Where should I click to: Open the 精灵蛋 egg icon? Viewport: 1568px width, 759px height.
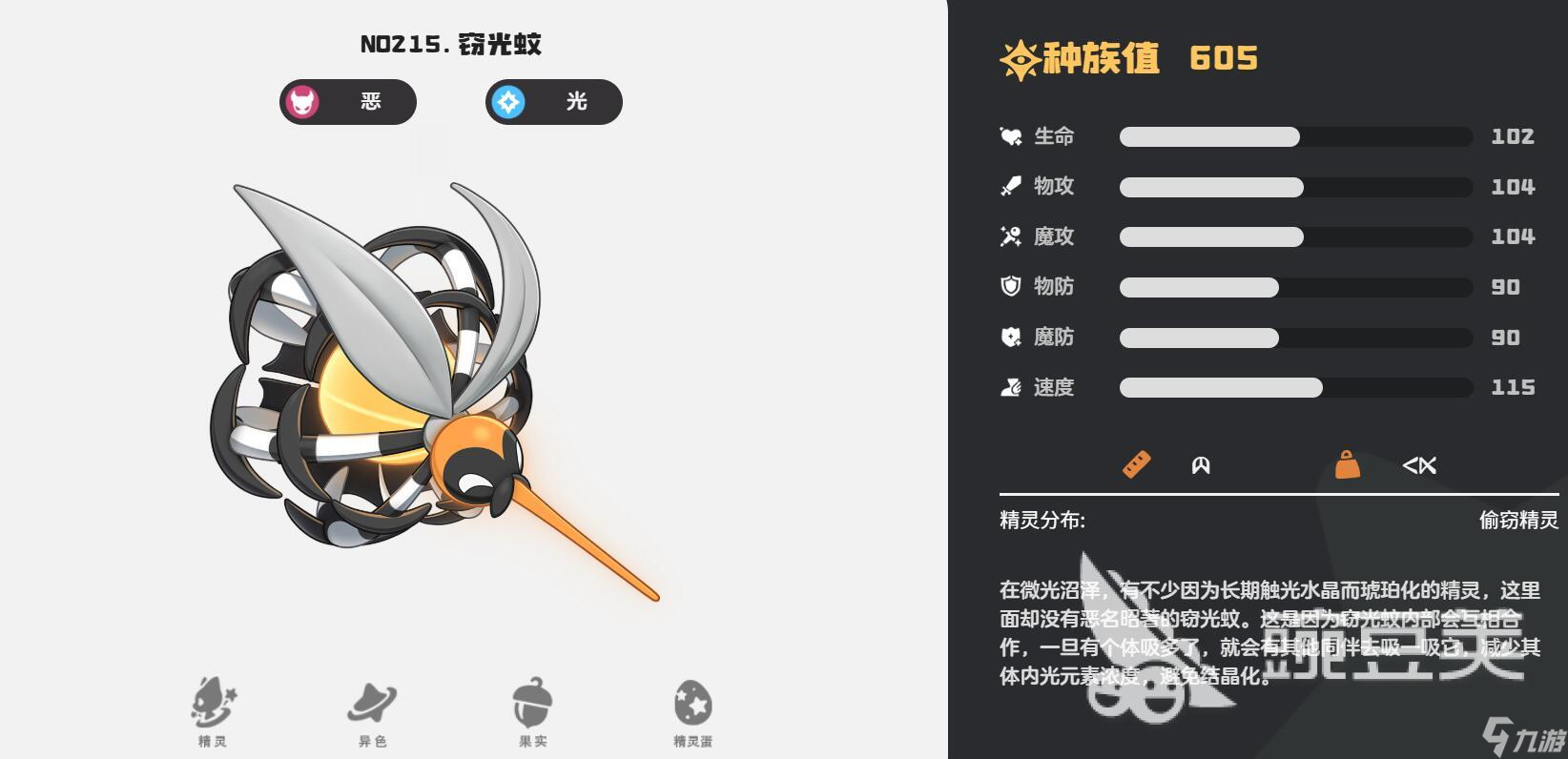pyautogui.click(x=691, y=706)
